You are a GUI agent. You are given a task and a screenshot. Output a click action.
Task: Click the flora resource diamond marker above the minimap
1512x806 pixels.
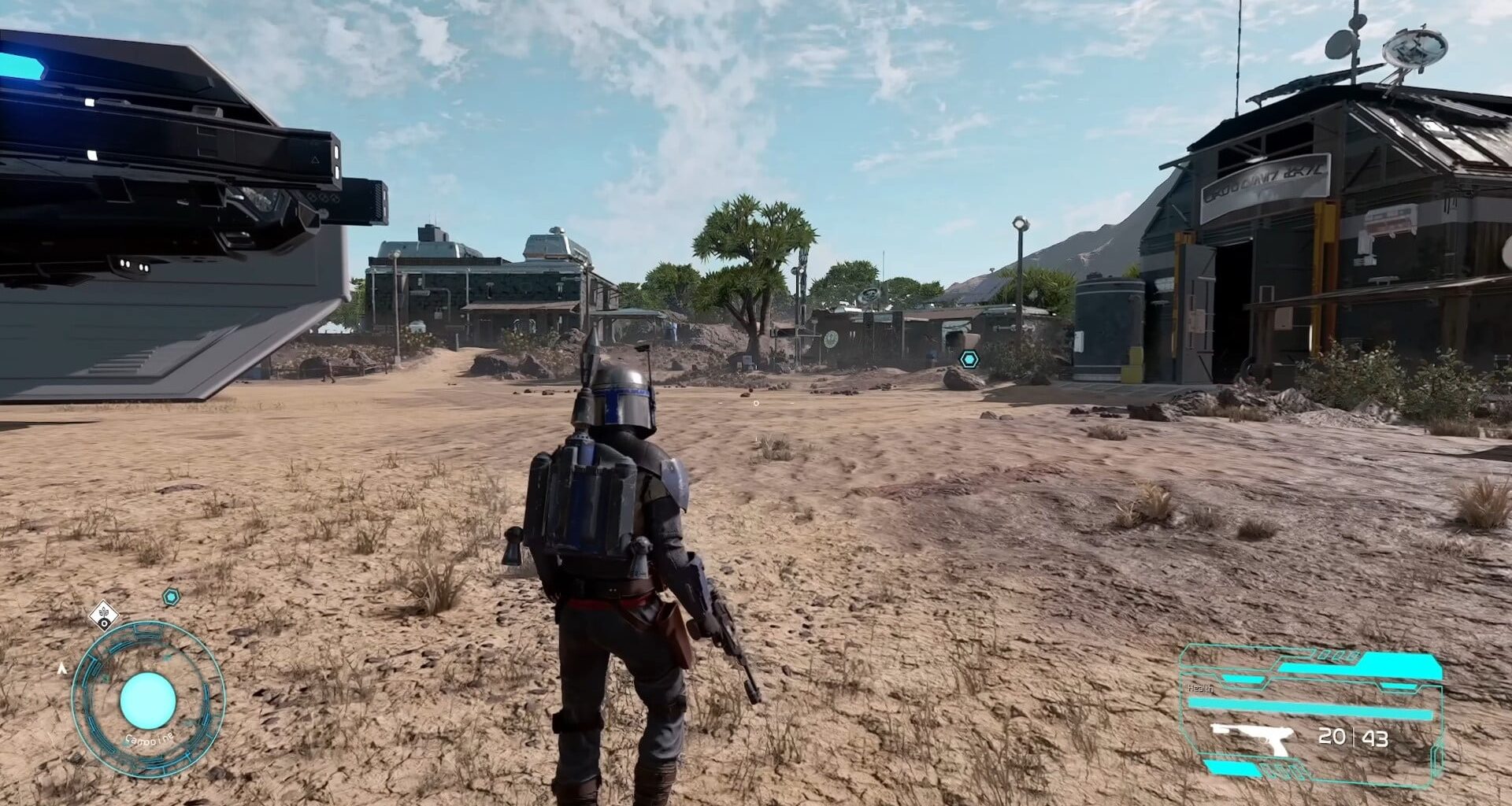[104, 616]
